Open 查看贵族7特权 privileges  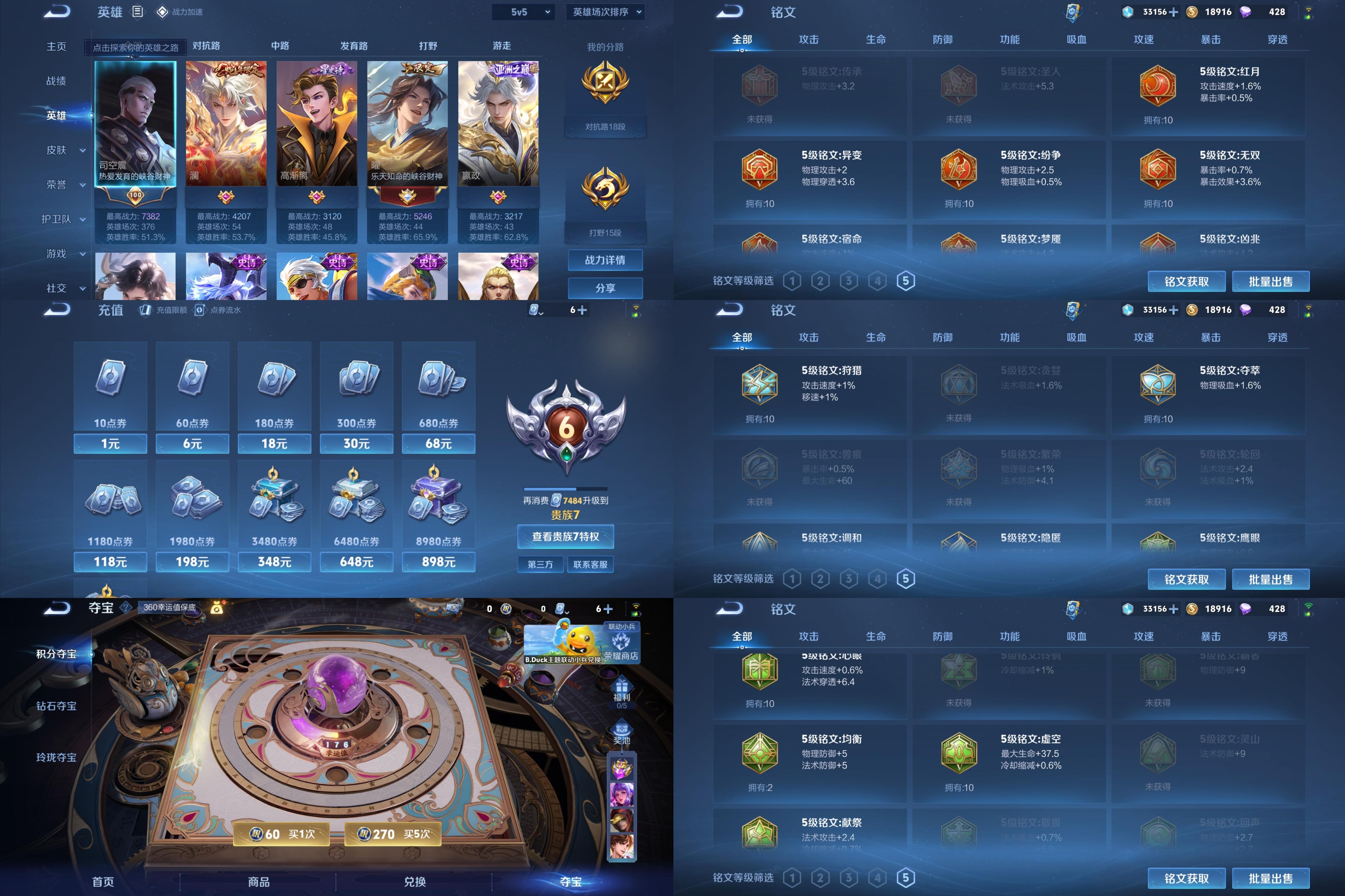point(565,537)
